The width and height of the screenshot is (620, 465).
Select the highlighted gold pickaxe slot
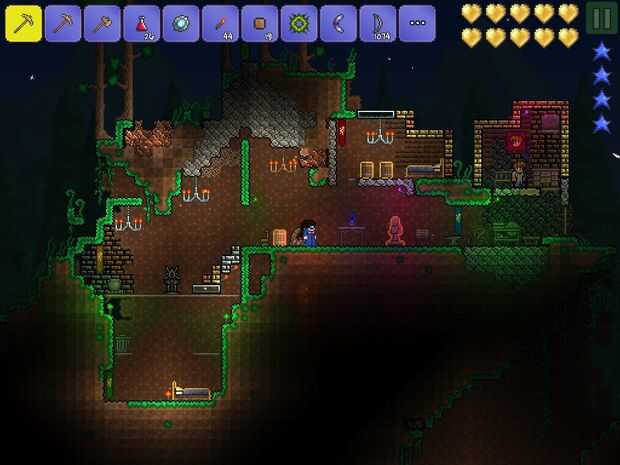pyautogui.click(x=23, y=23)
